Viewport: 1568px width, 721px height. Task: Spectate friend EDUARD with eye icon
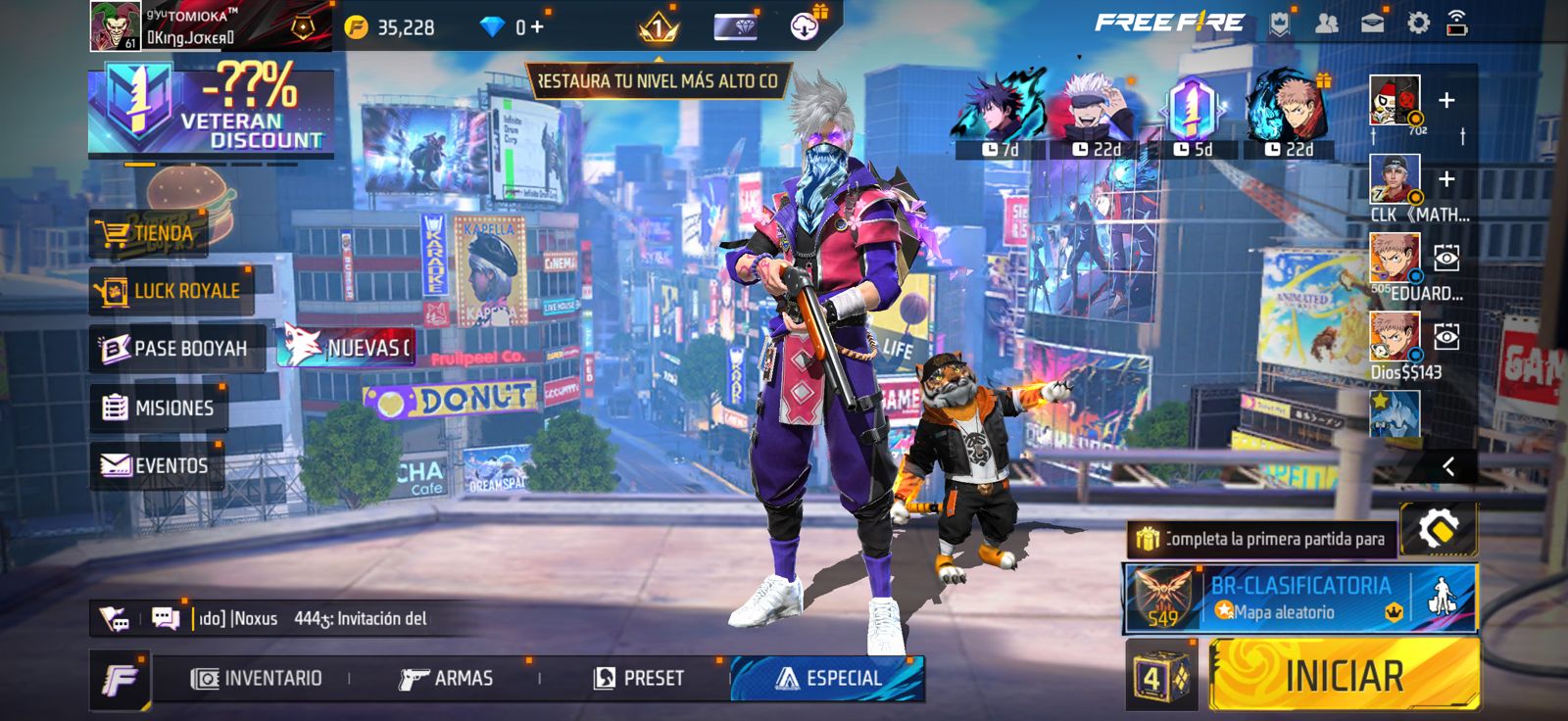(1445, 258)
